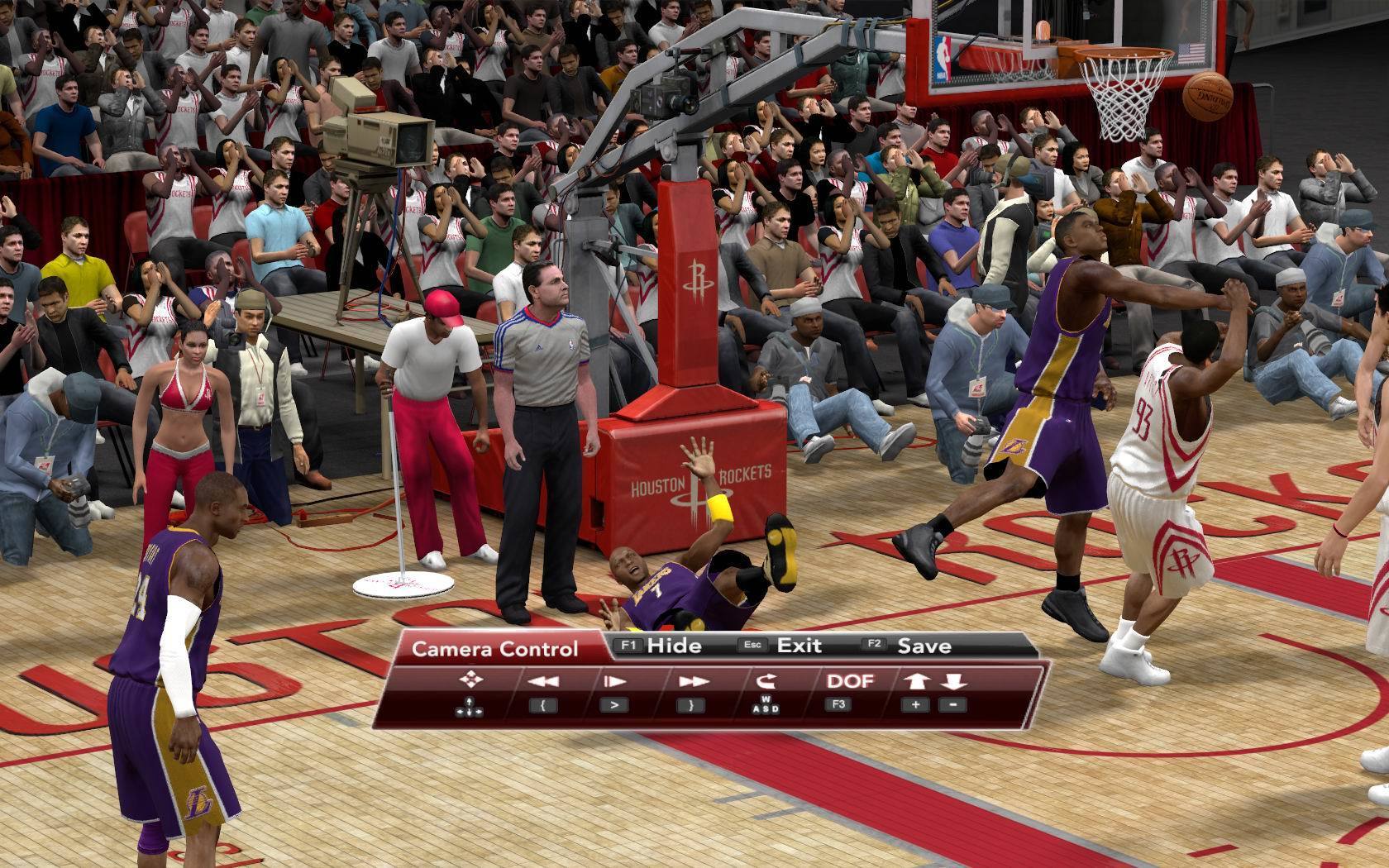Raise the camera with the up arrow
Screen dimensions: 1389x868
pos(915,682)
